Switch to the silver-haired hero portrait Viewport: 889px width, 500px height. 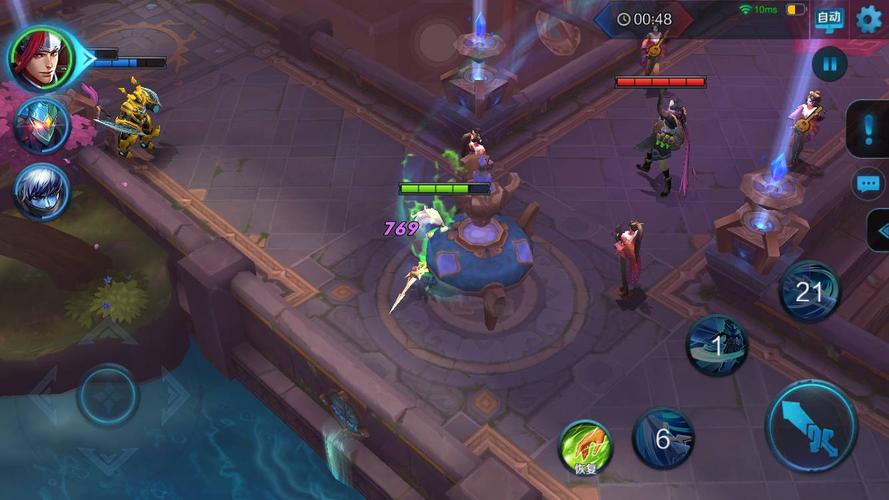[41, 191]
